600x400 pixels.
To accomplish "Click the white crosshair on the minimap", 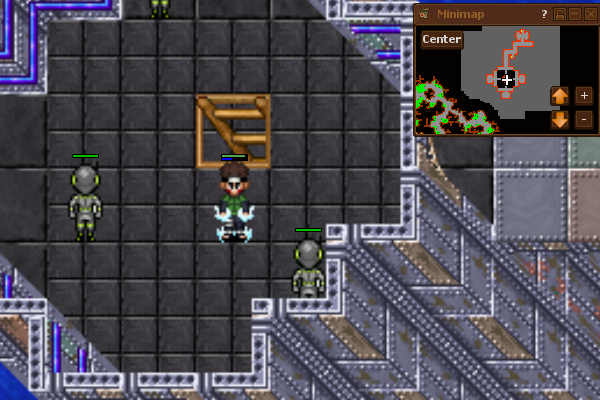I will (507, 79).
